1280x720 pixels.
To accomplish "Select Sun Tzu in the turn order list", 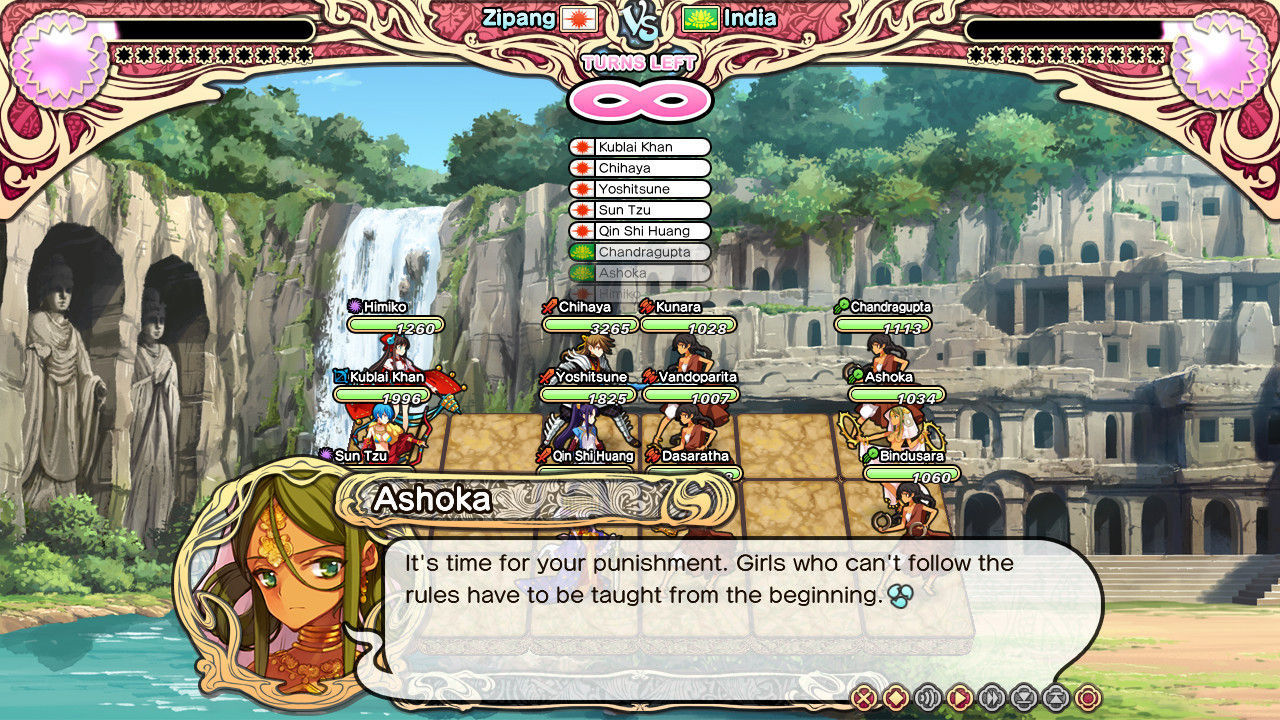I will coord(639,210).
